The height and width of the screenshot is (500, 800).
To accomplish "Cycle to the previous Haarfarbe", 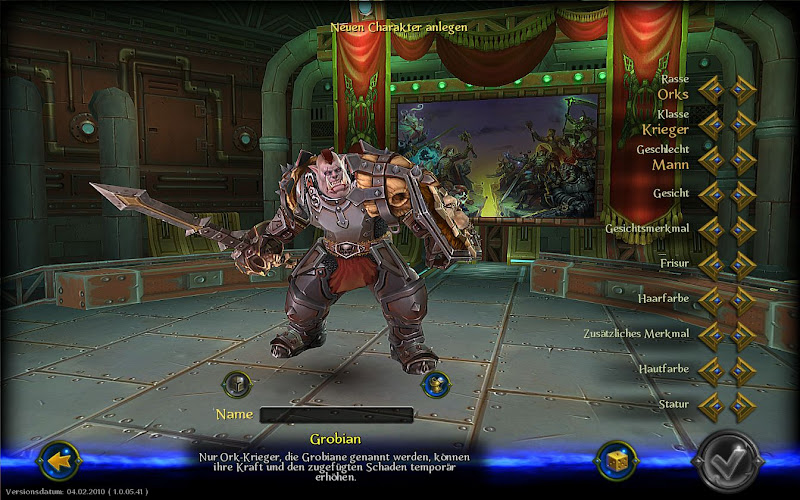I will [x=711, y=300].
